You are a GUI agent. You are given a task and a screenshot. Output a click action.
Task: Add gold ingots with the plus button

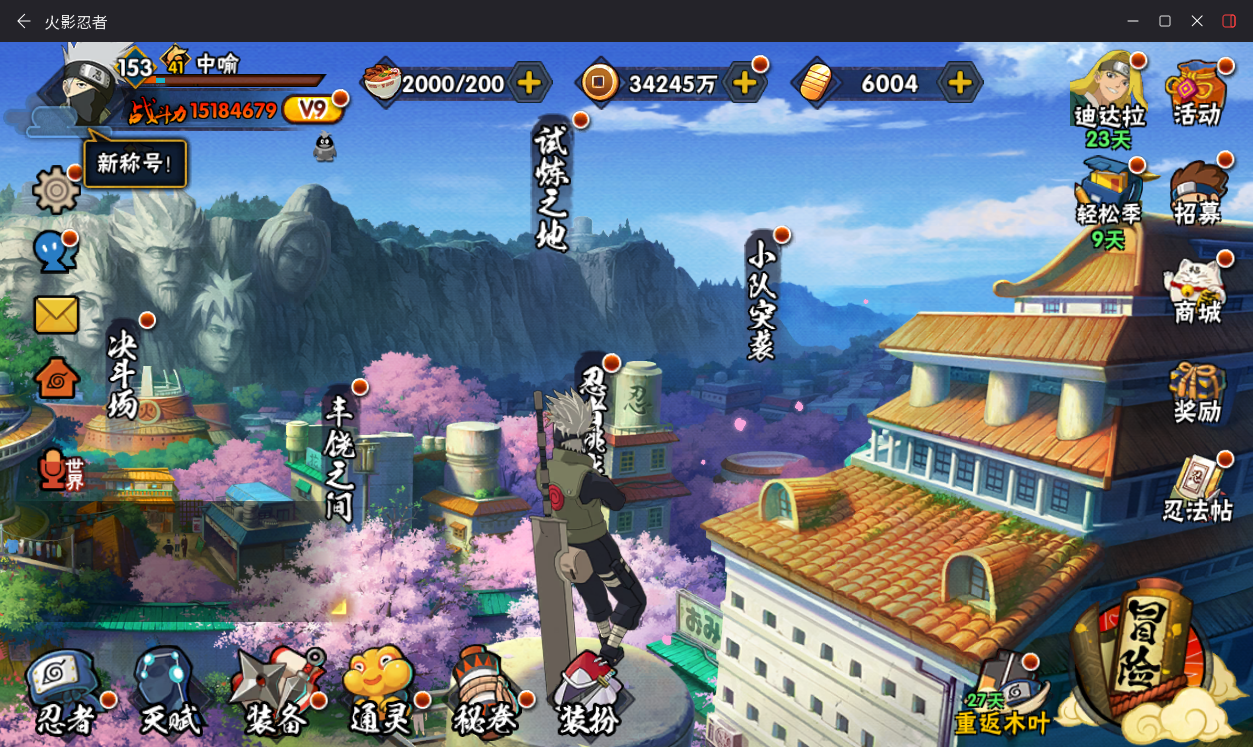coord(960,83)
